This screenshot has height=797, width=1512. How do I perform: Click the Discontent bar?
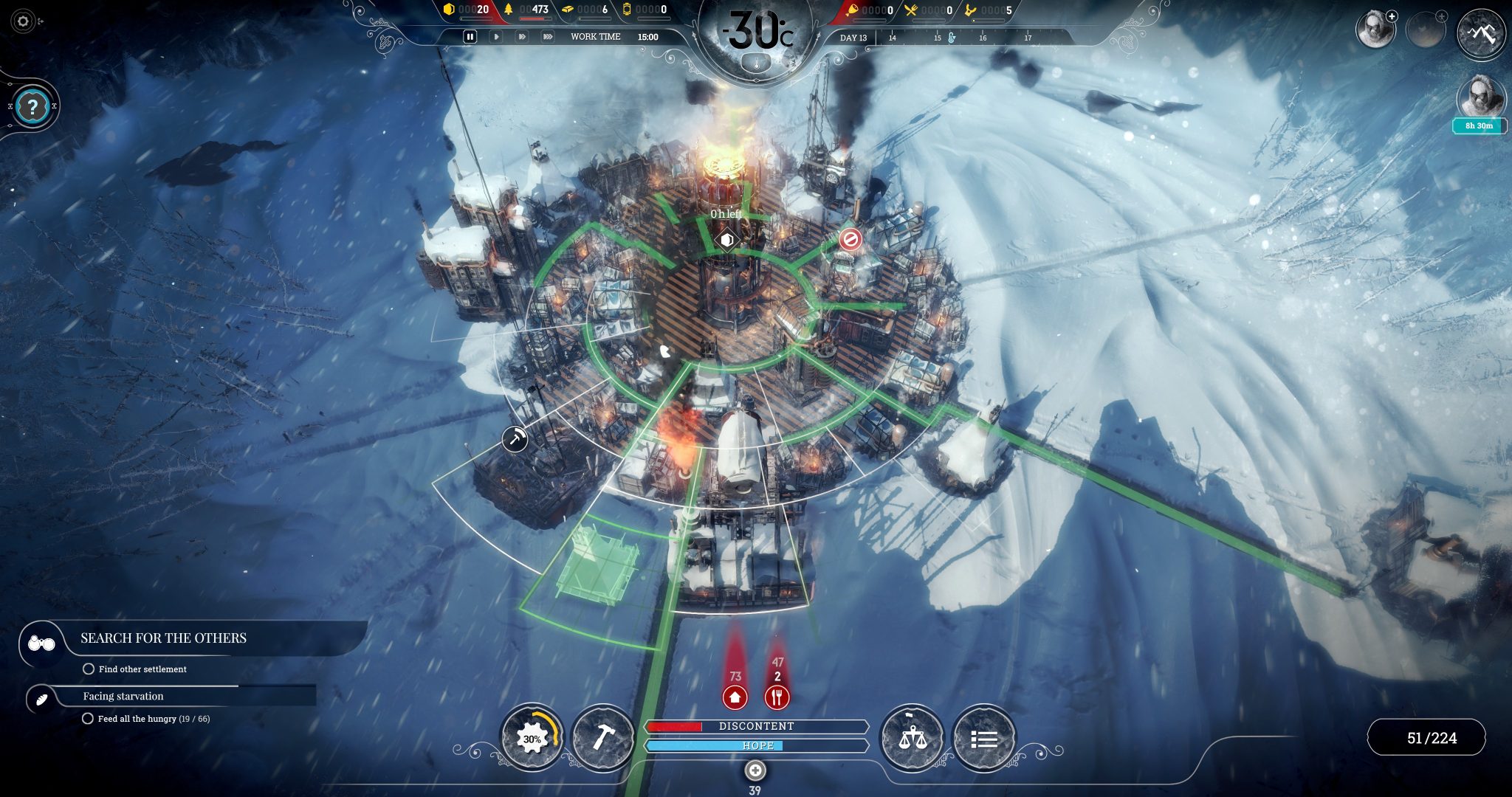pyautogui.click(x=756, y=726)
